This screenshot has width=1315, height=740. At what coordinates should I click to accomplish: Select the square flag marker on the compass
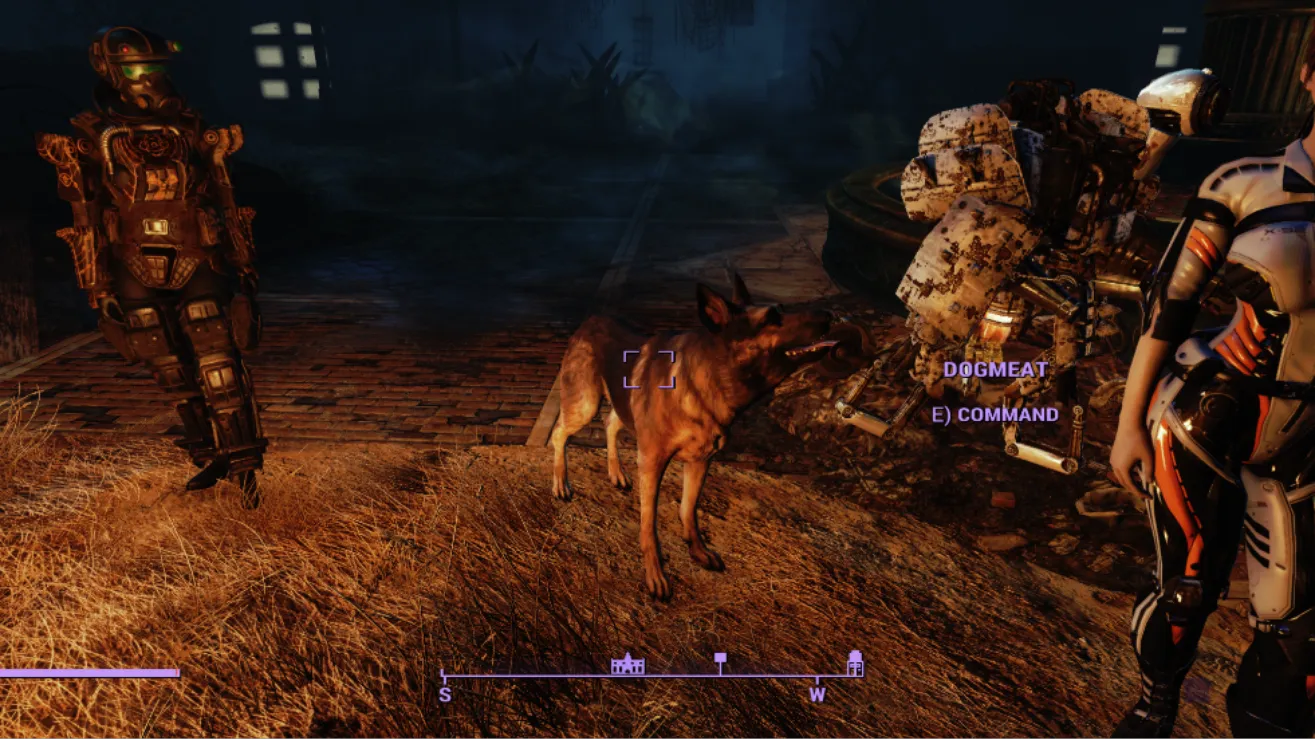[x=720, y=659]
